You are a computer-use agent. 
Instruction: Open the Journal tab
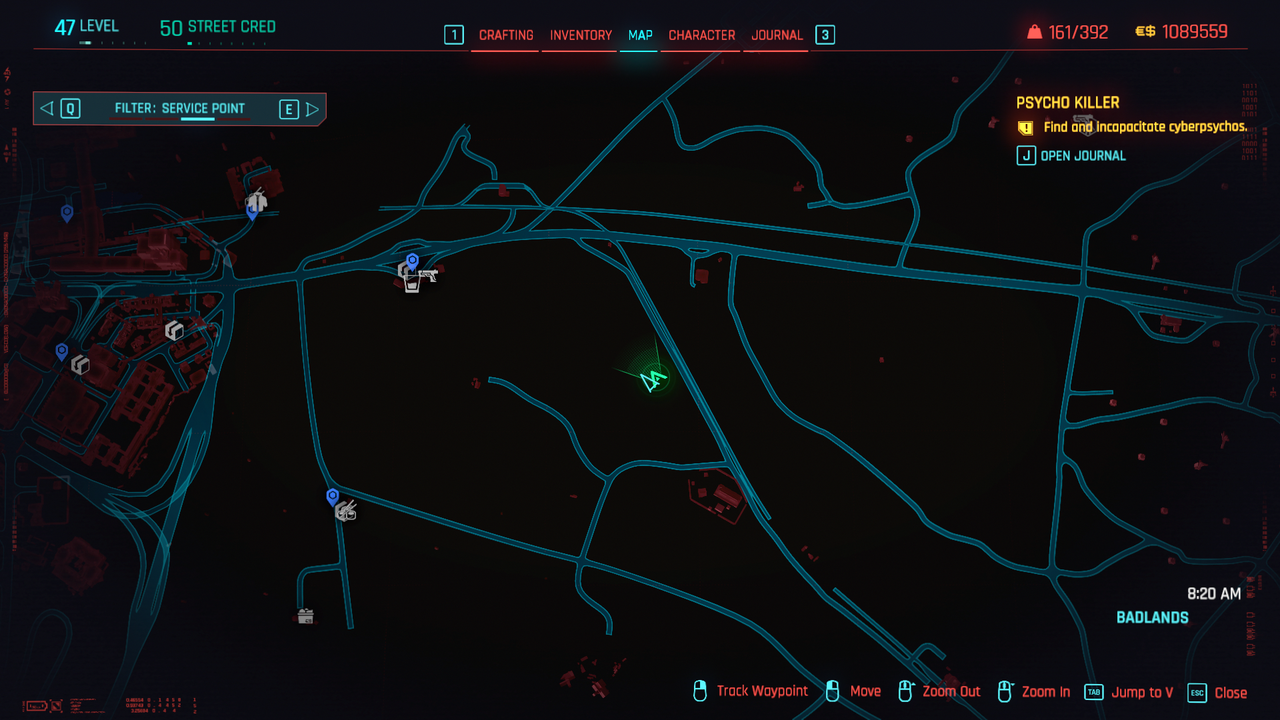click(777, 35)
